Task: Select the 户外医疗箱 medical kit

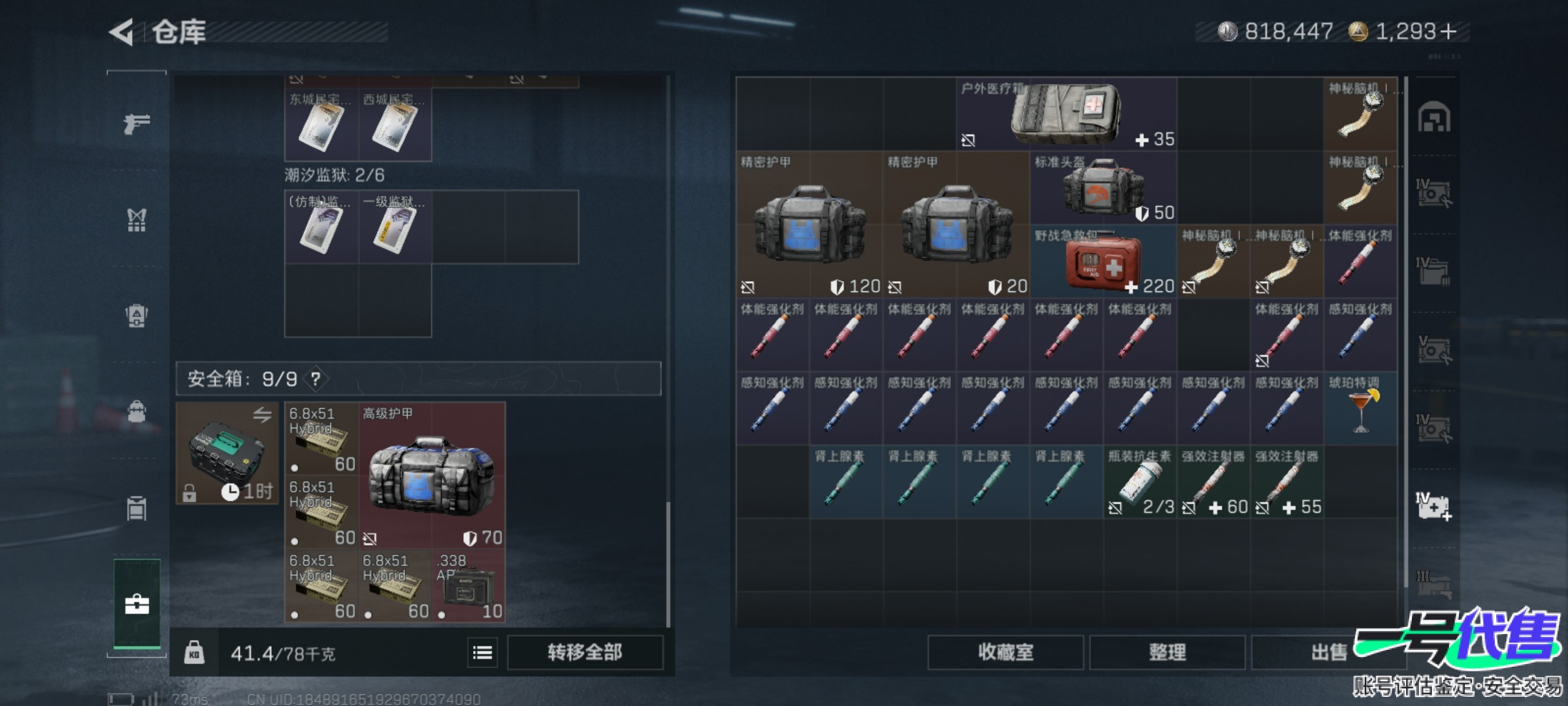Action: pyautogui.click(x=1066, y=114)
